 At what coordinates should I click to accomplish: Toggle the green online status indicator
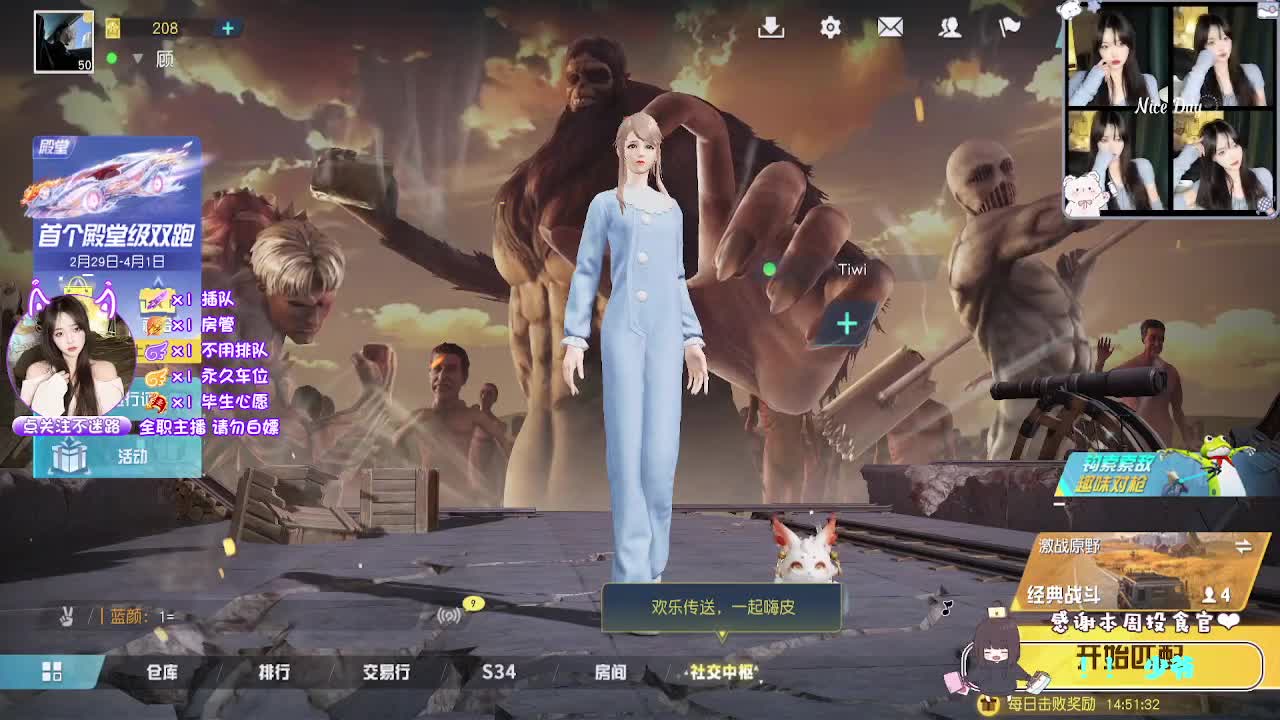[x=112, y=58]
